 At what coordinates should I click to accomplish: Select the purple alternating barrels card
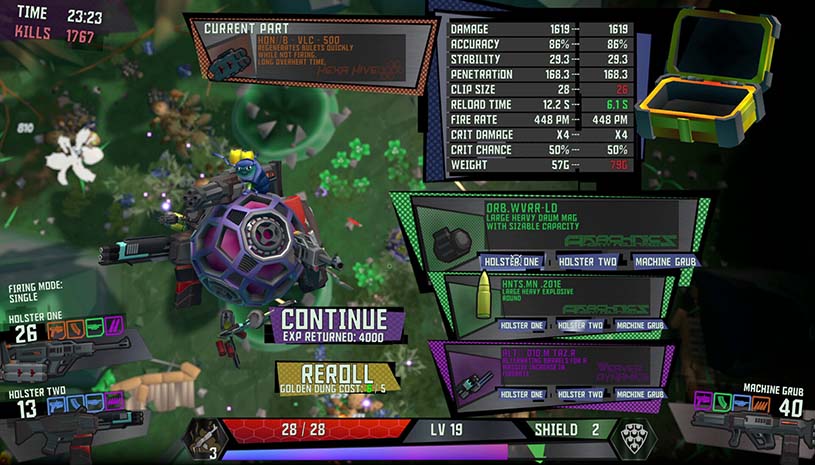(560, 365)
